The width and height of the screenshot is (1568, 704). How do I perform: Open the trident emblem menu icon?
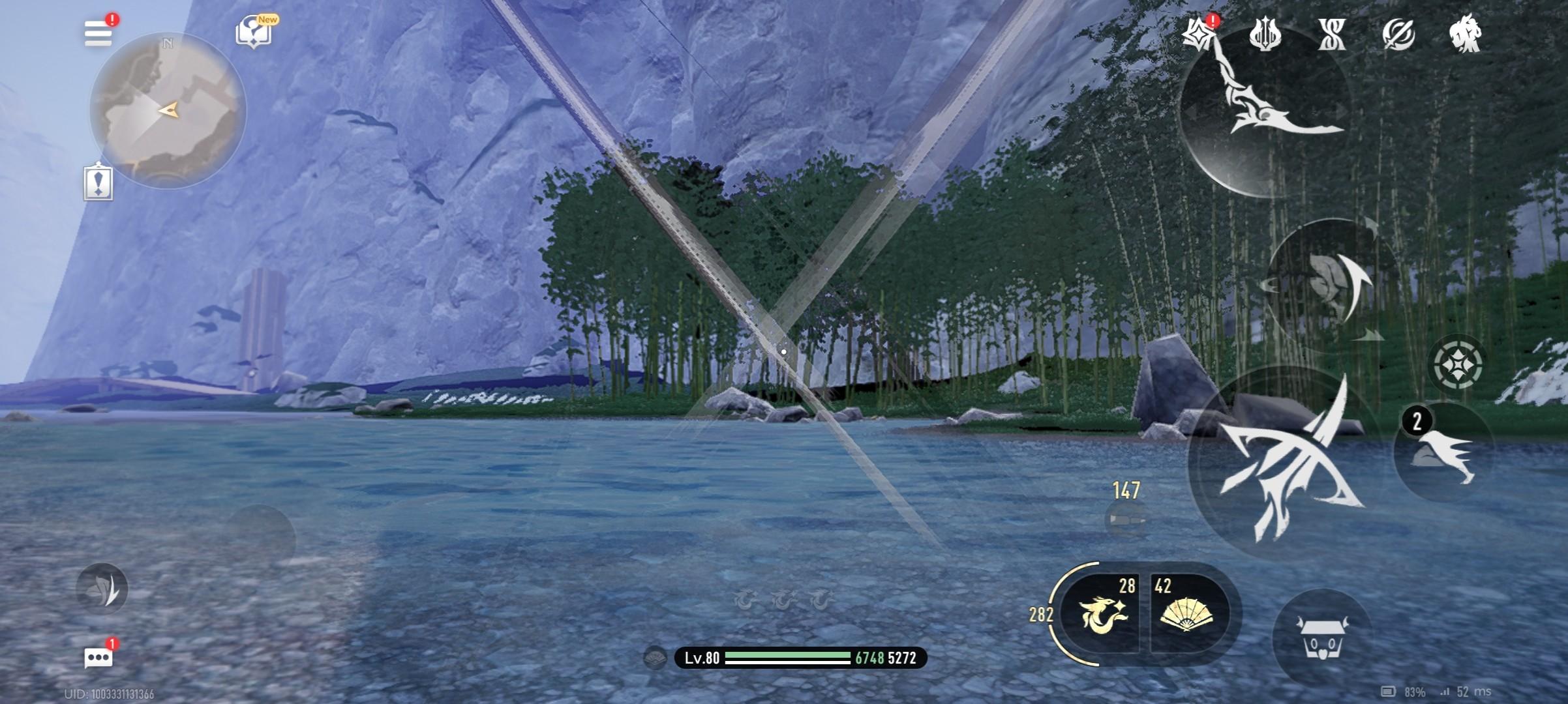coord(1265,34)
